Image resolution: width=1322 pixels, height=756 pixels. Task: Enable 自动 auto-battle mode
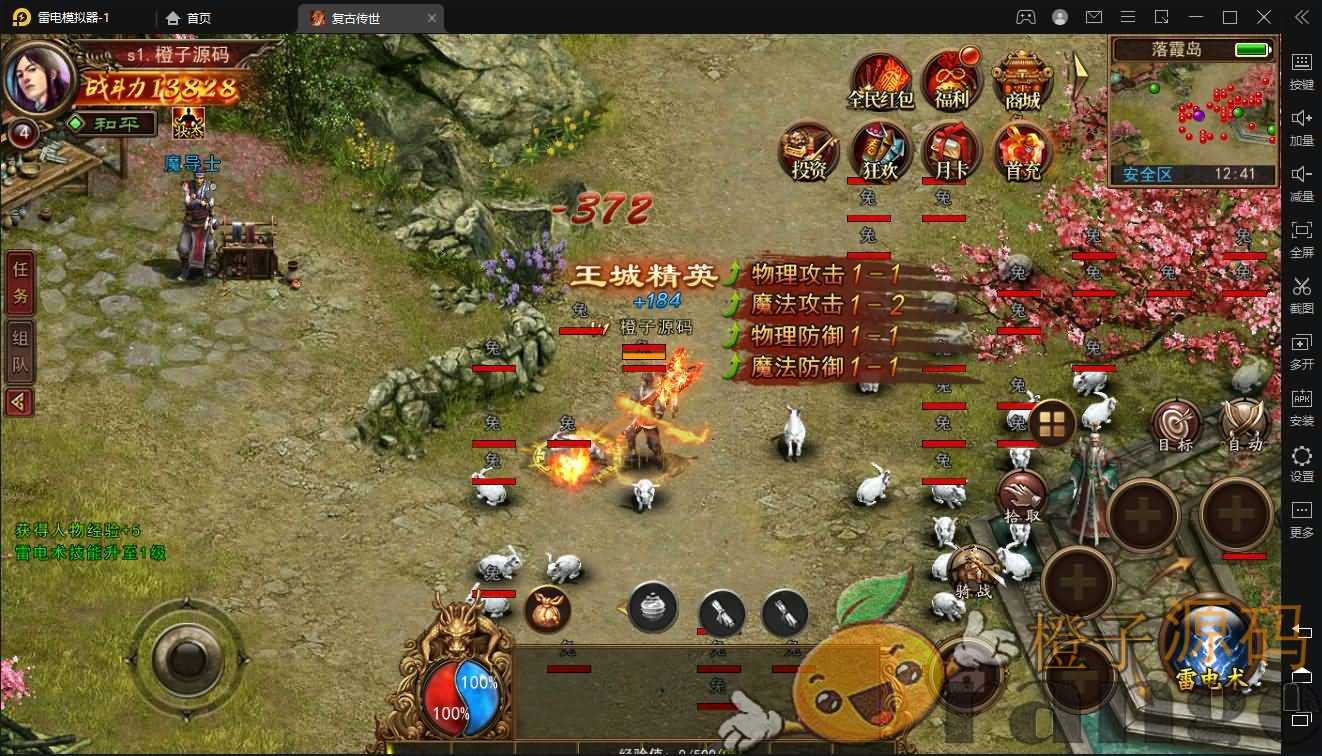pos(1243,424)
